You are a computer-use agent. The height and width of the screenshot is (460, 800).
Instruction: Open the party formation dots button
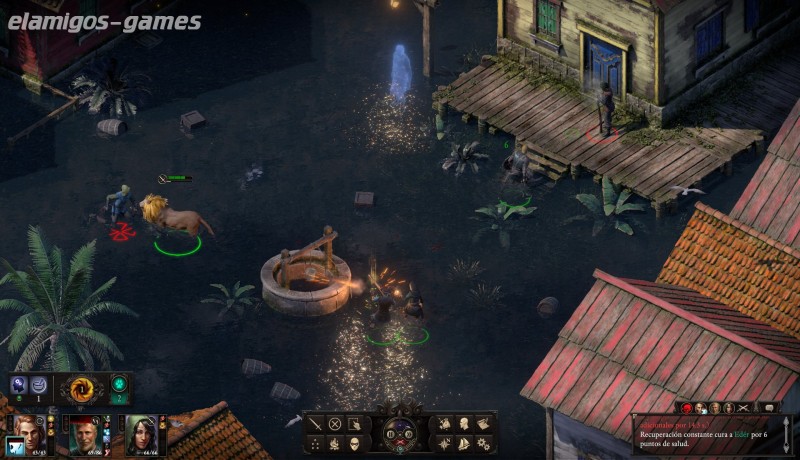click(316, 442)
